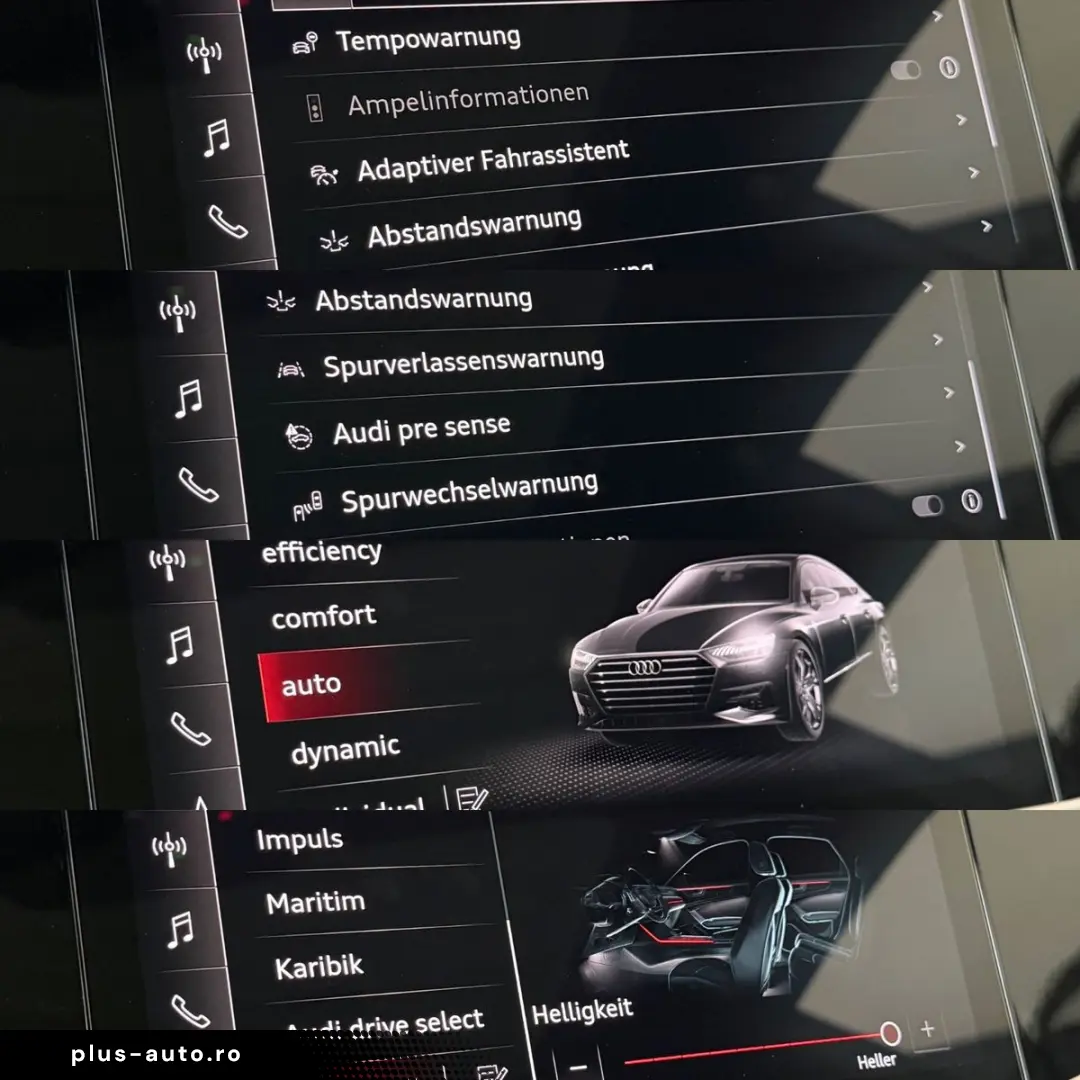Open the Tempowarnung settings
The image size is (1080, 1080).
[x=428, y=40]
